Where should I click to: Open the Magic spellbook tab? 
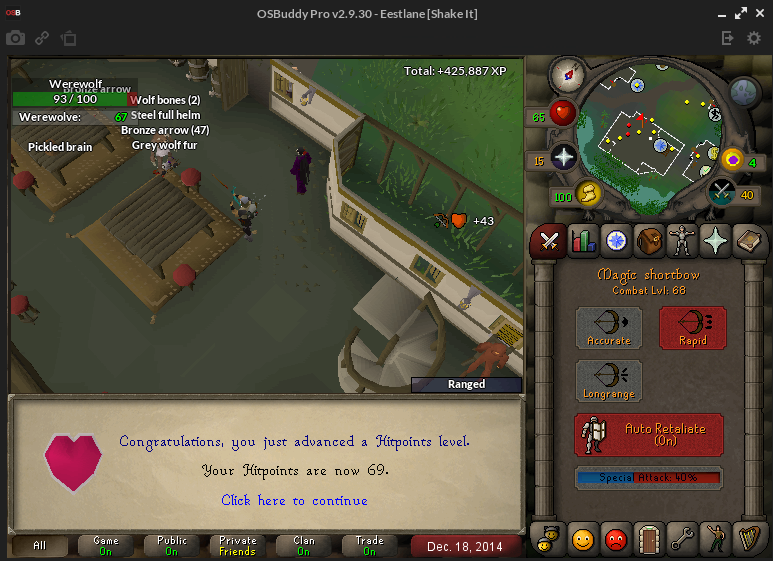click(749, 240)
